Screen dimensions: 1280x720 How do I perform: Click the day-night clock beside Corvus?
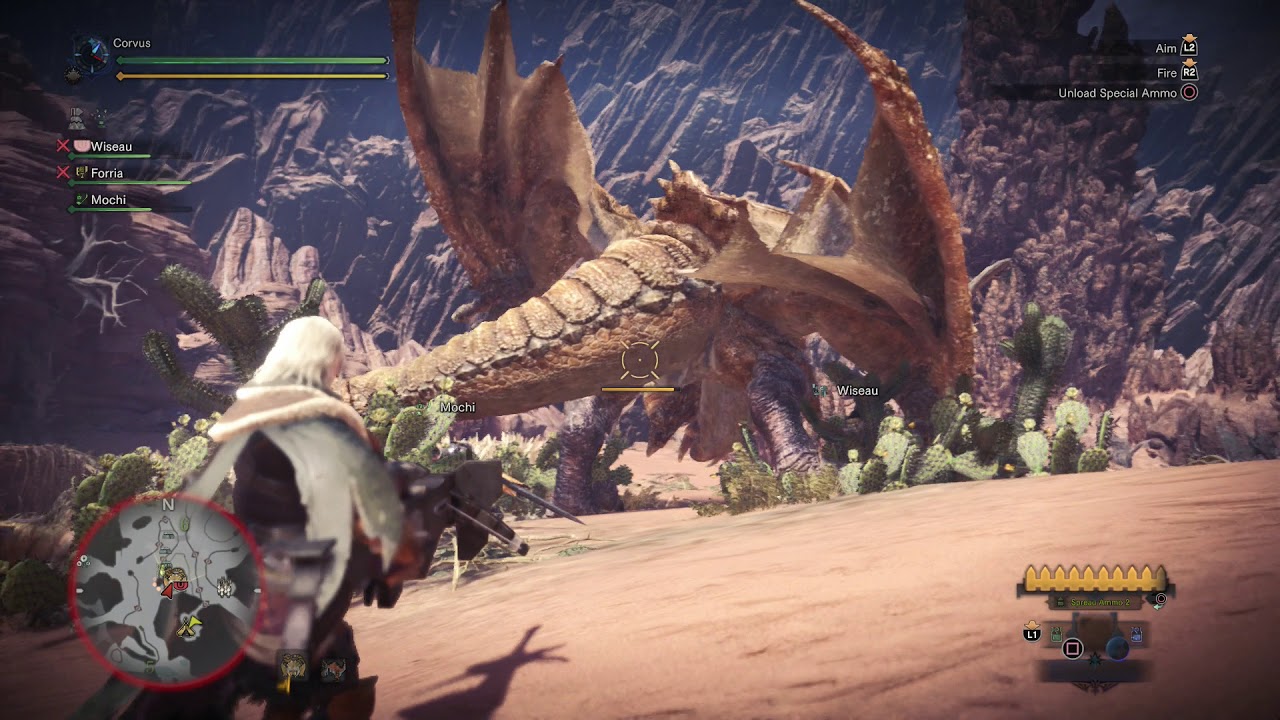92,52
